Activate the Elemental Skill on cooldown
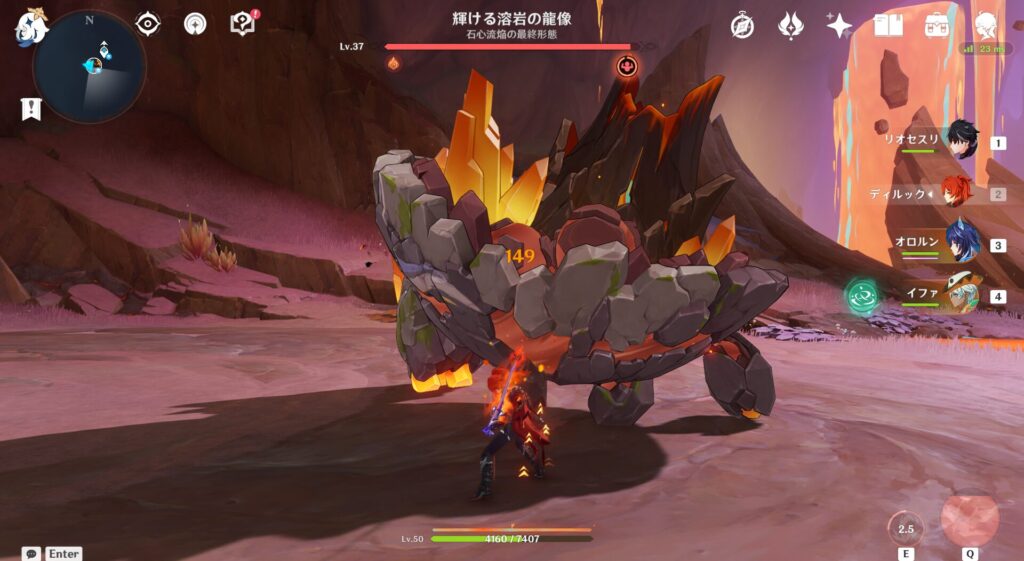Image resolution: width=1024 pixels, height=561 pixels. coord(906,529)
